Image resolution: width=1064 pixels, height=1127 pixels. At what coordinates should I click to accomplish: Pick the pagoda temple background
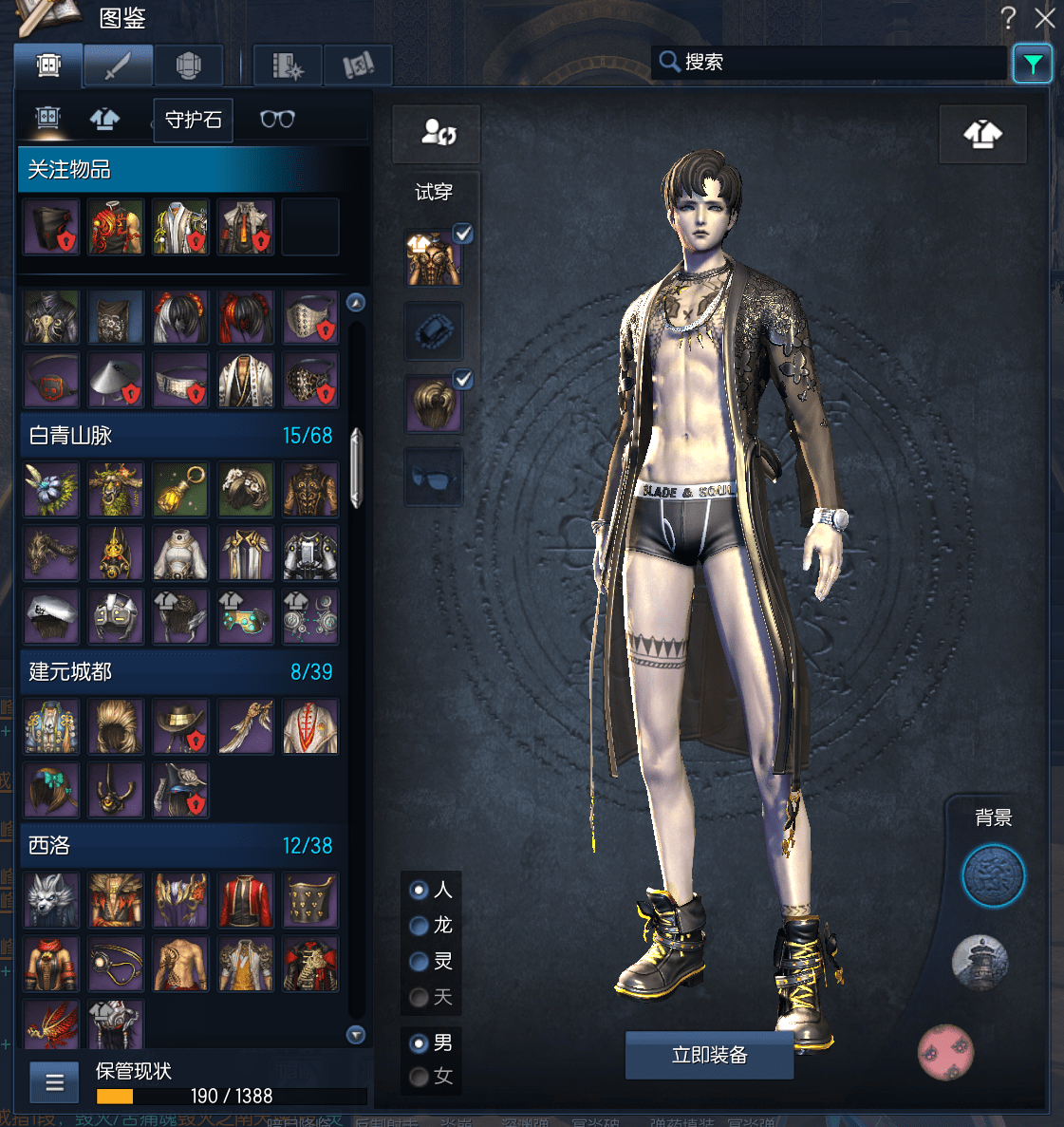point(980,962)
